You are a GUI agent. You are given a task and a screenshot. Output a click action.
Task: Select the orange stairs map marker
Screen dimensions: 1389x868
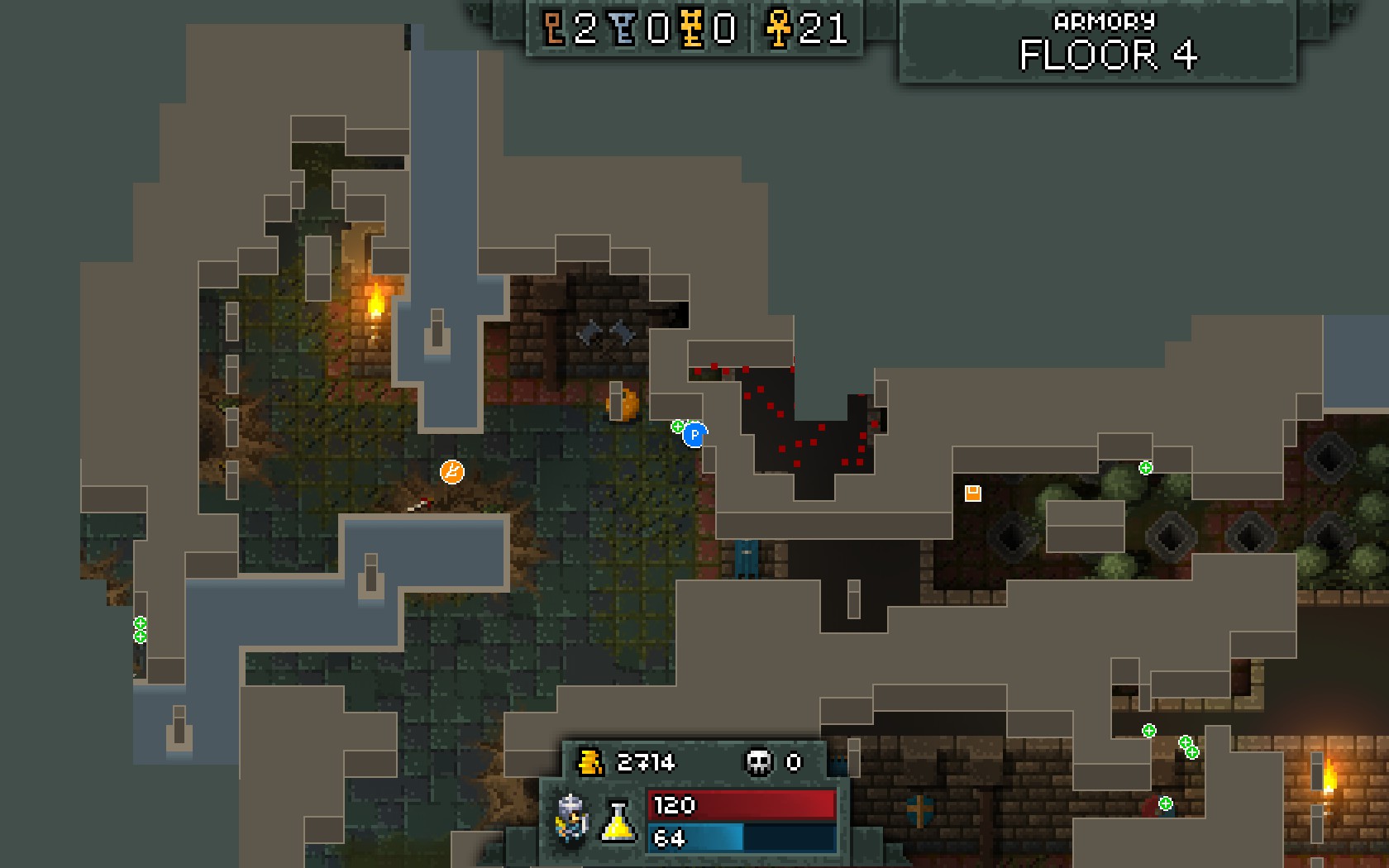point(451,472)
